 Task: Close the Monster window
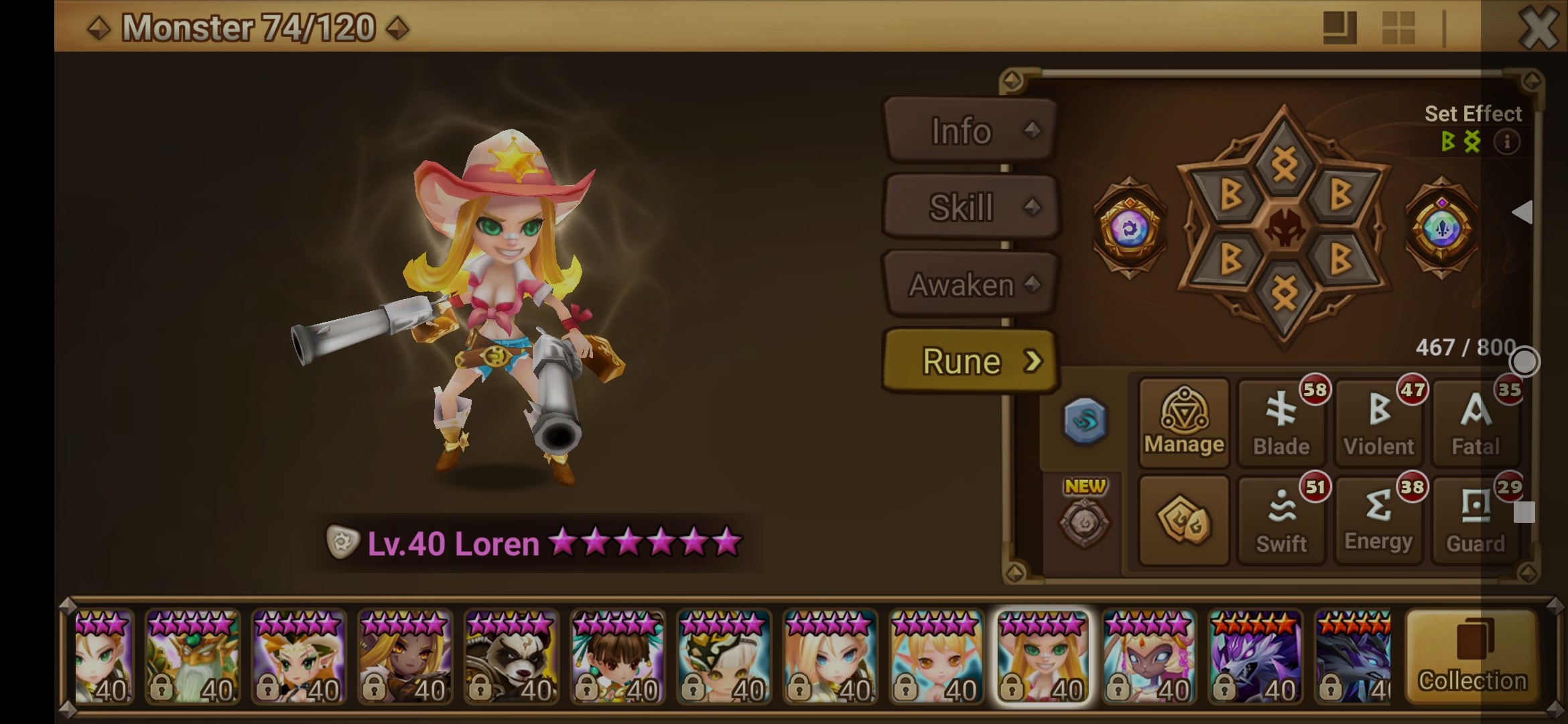click(1538, 28)
